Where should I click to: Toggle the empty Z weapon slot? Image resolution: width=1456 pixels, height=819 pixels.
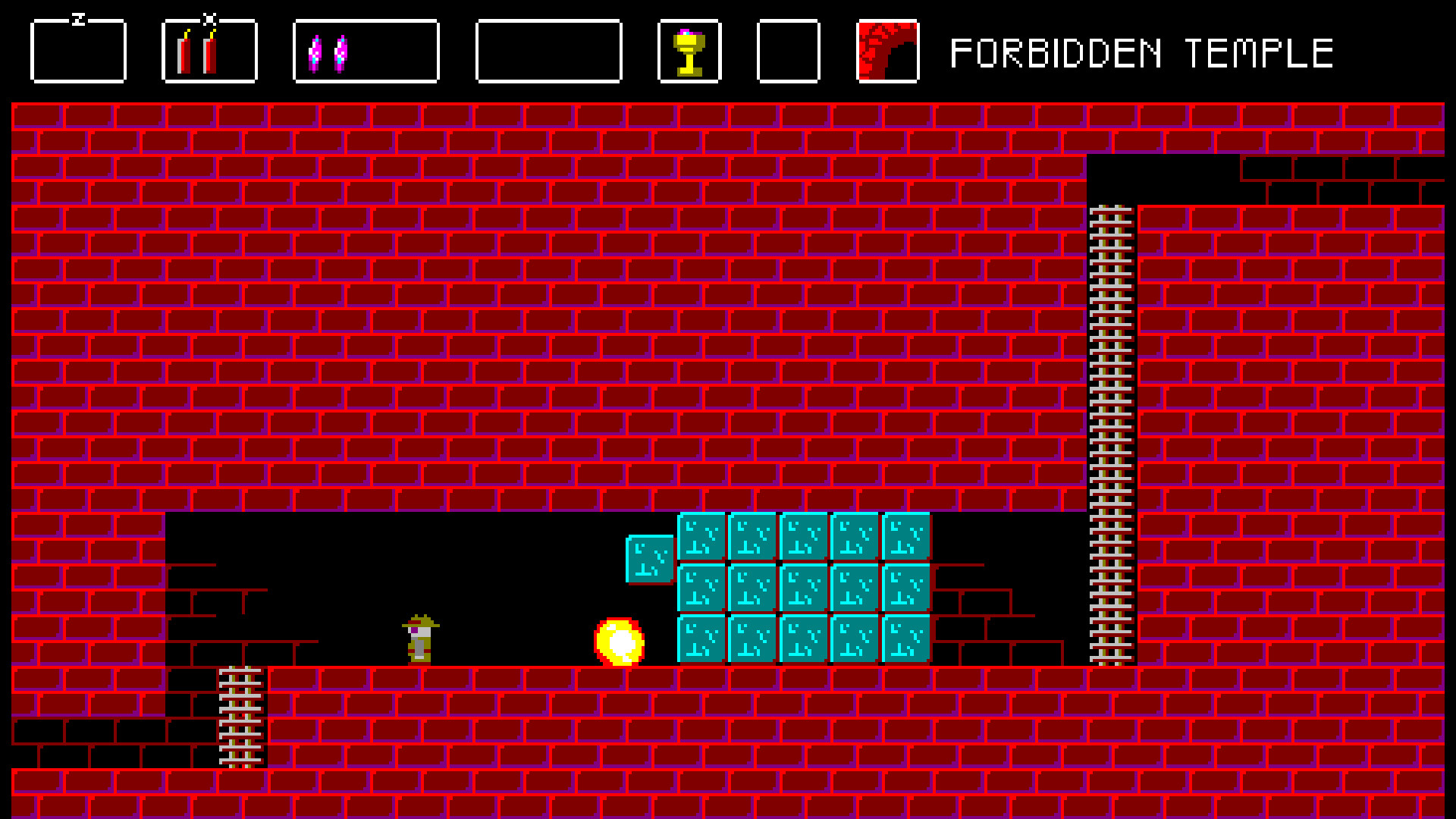[77, 52]
